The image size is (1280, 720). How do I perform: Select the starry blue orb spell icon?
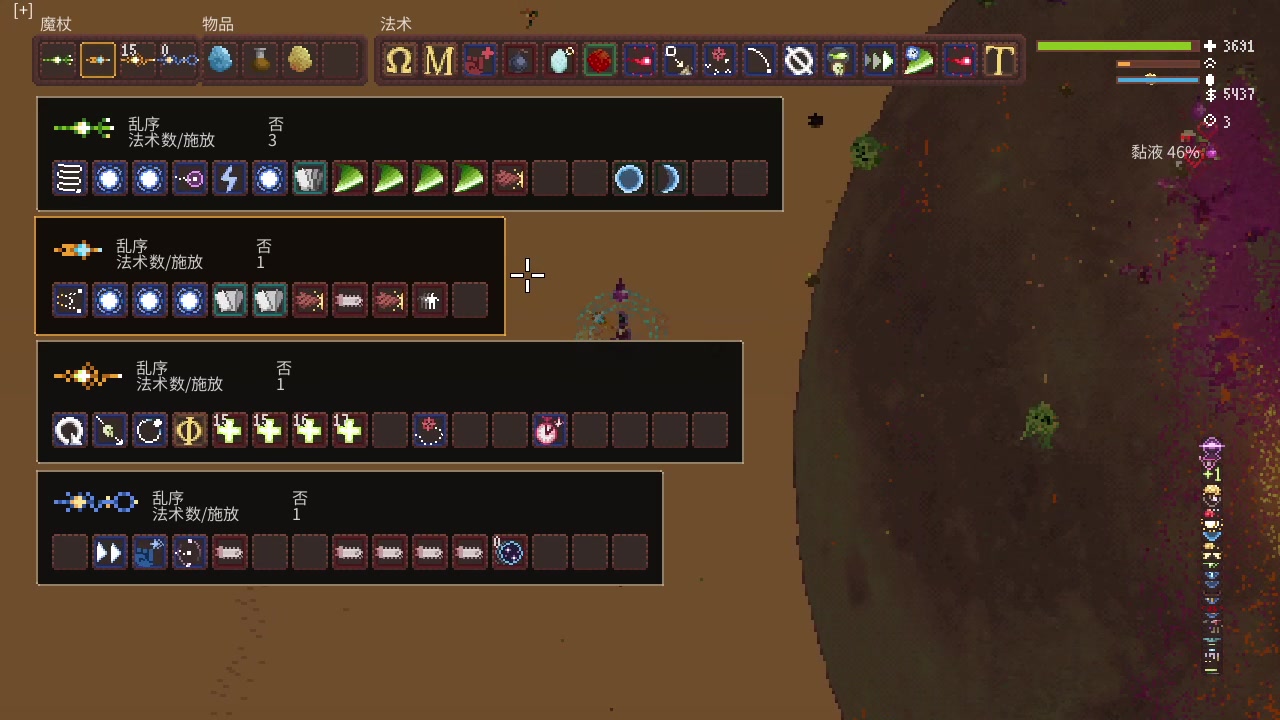(x=510, y=552)
